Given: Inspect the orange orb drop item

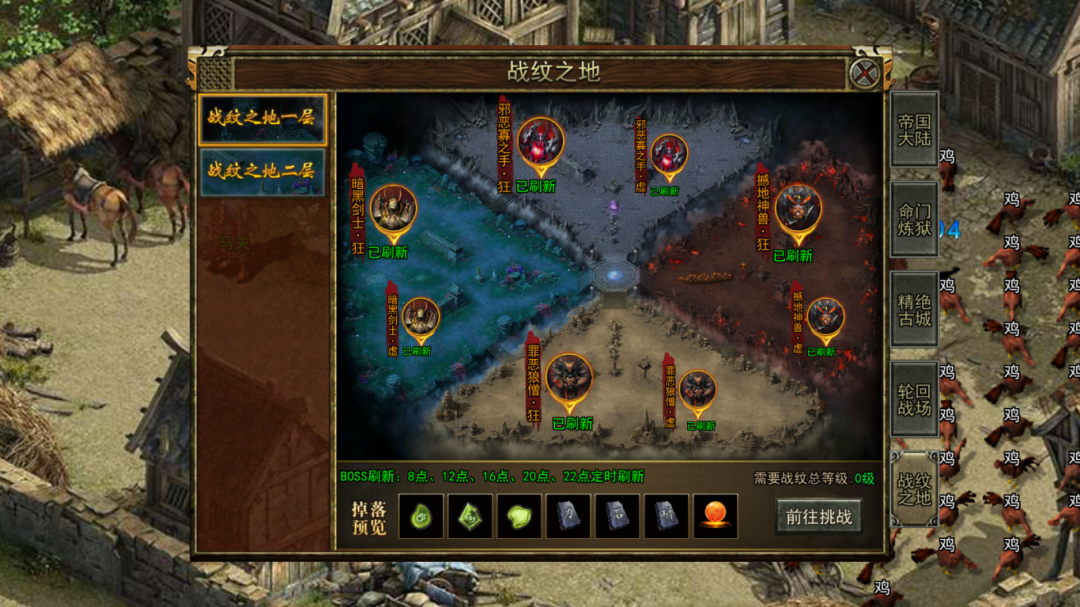Looking at the screenshot, I should tap(715, 516).
